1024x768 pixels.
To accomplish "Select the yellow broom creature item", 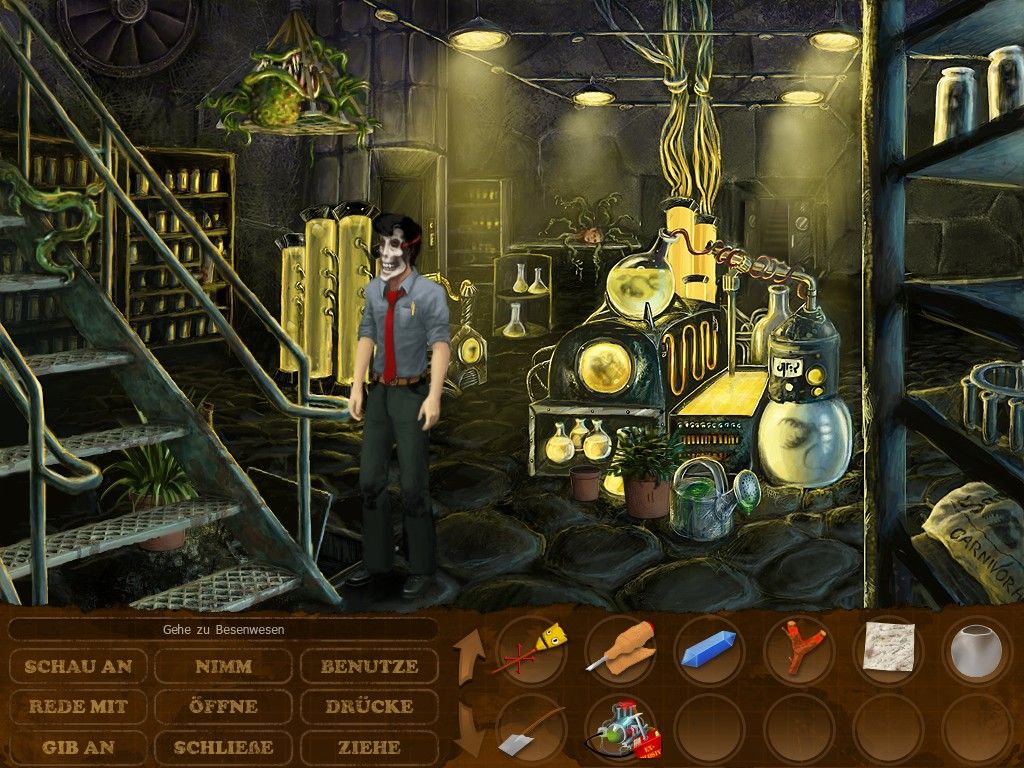I will click(531, 650).
